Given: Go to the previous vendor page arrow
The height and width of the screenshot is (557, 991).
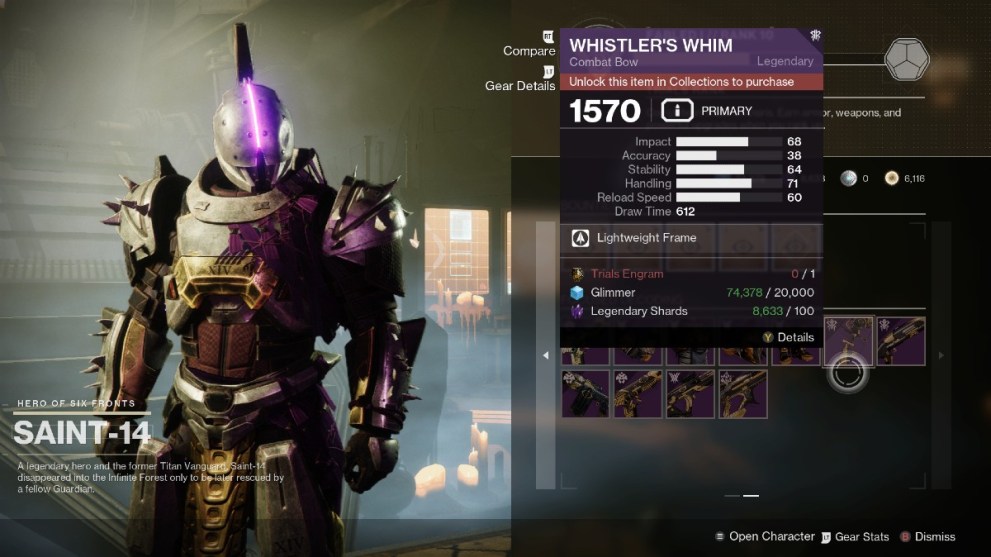Looking at the screenshot, I should pos(545,355).
